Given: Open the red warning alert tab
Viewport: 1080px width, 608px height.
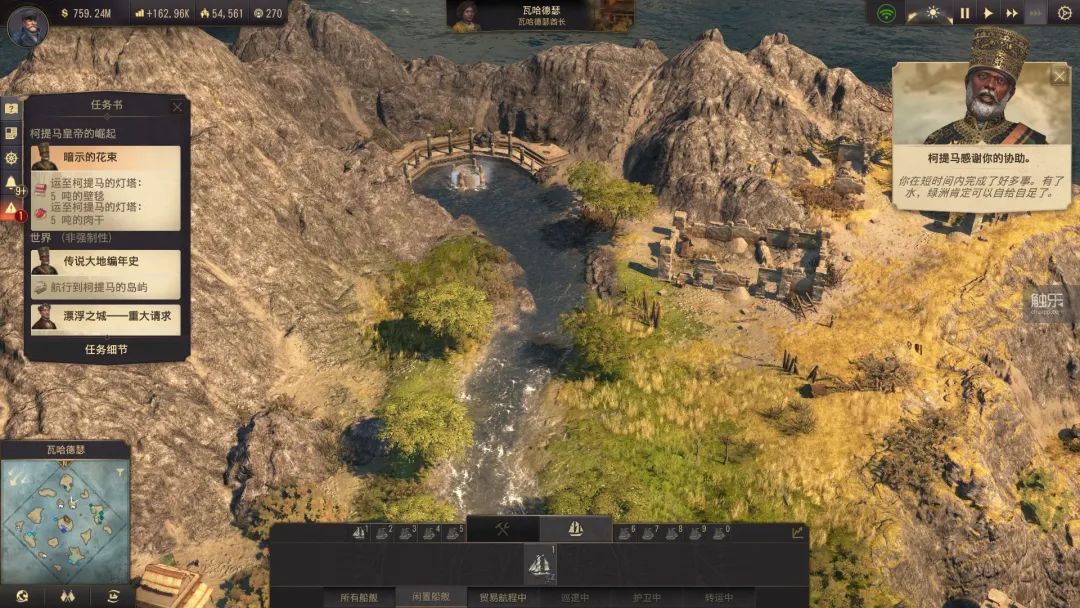Looking at the screenshot, I should click(x=11, y=209).
